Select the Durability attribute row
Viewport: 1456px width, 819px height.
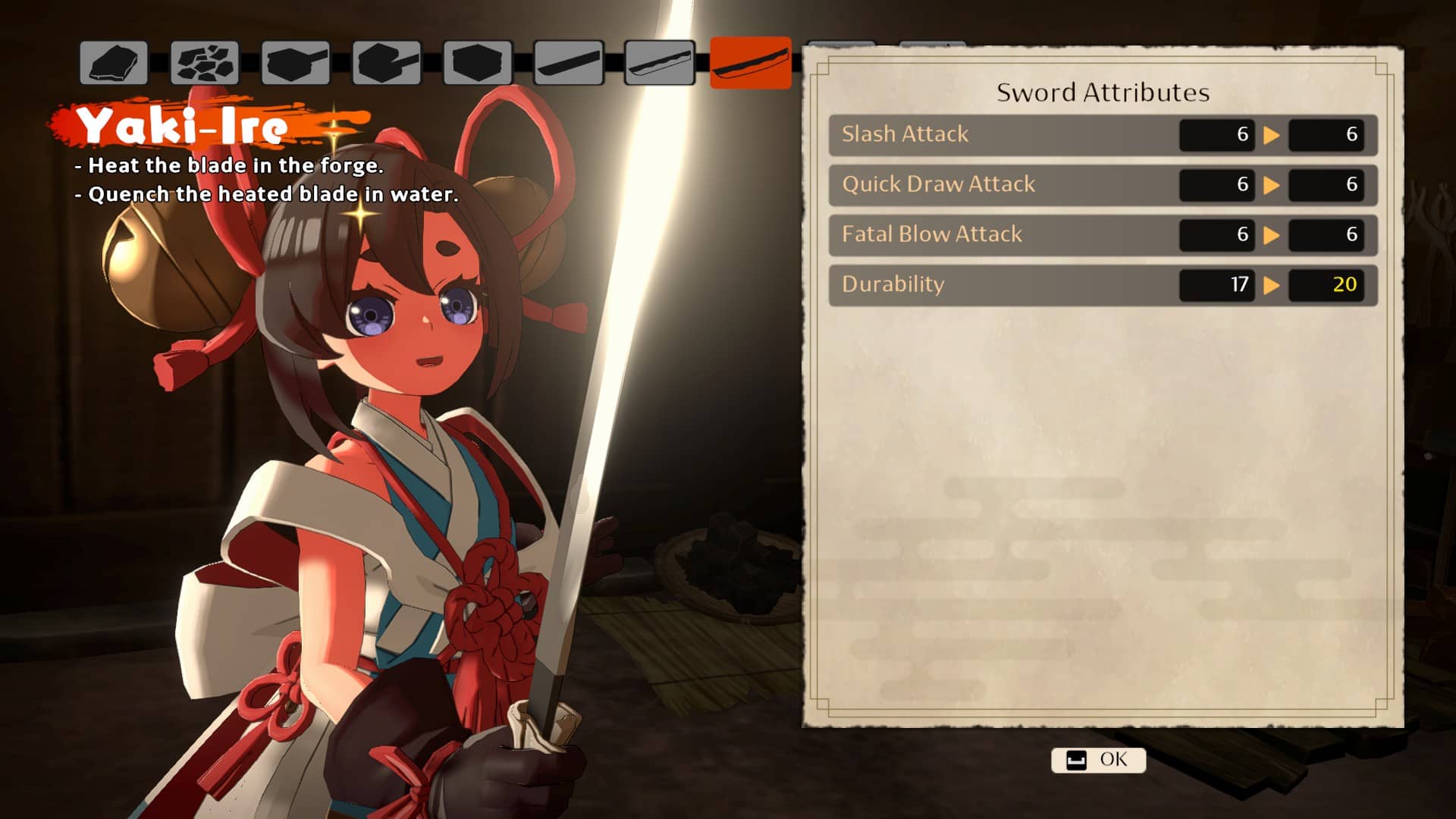pyautogui.click(x=1103, y=285)
